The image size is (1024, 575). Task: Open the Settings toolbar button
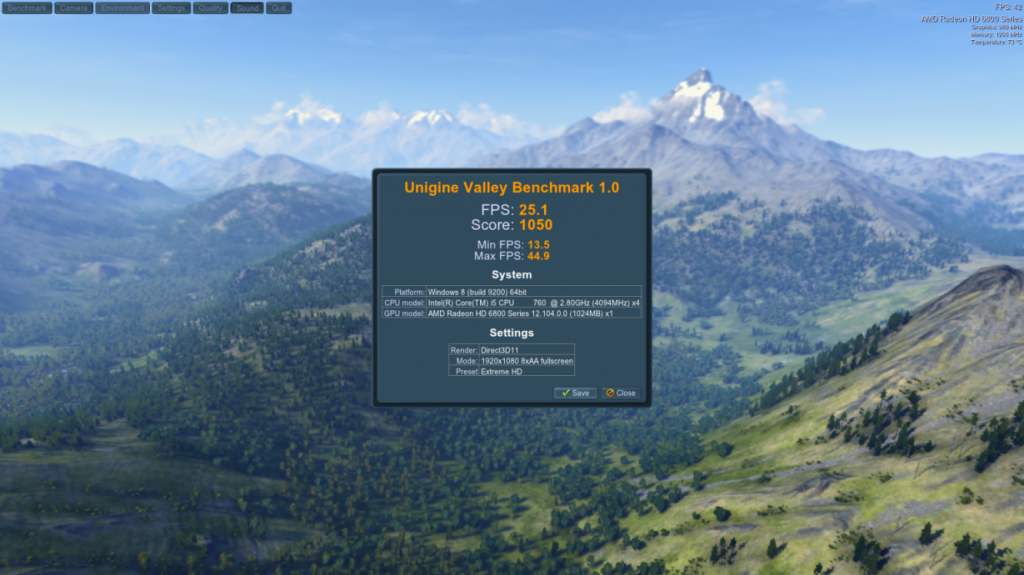click(x=172, y=8)
